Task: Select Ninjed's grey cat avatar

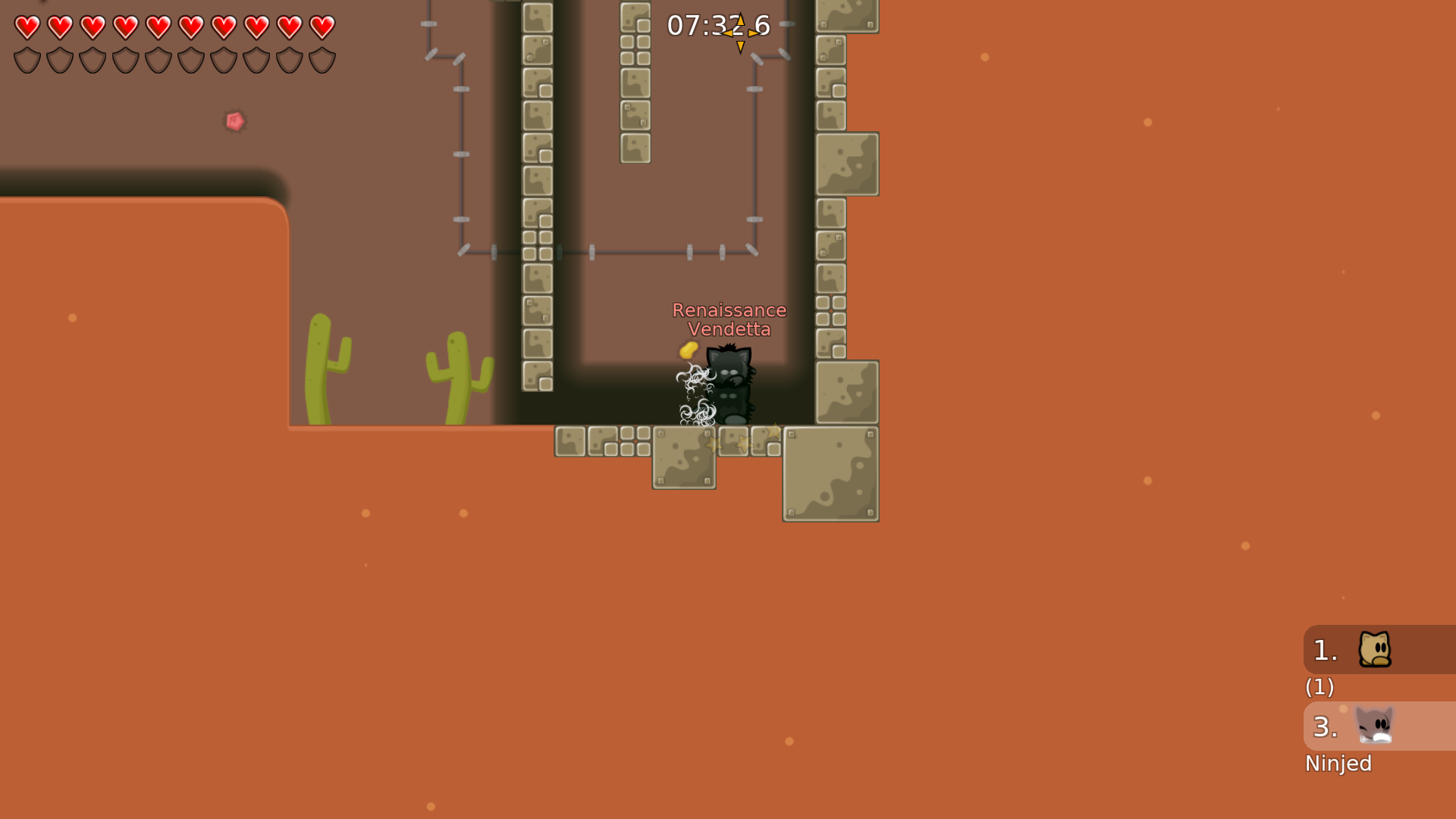Action: [1376, 726]
